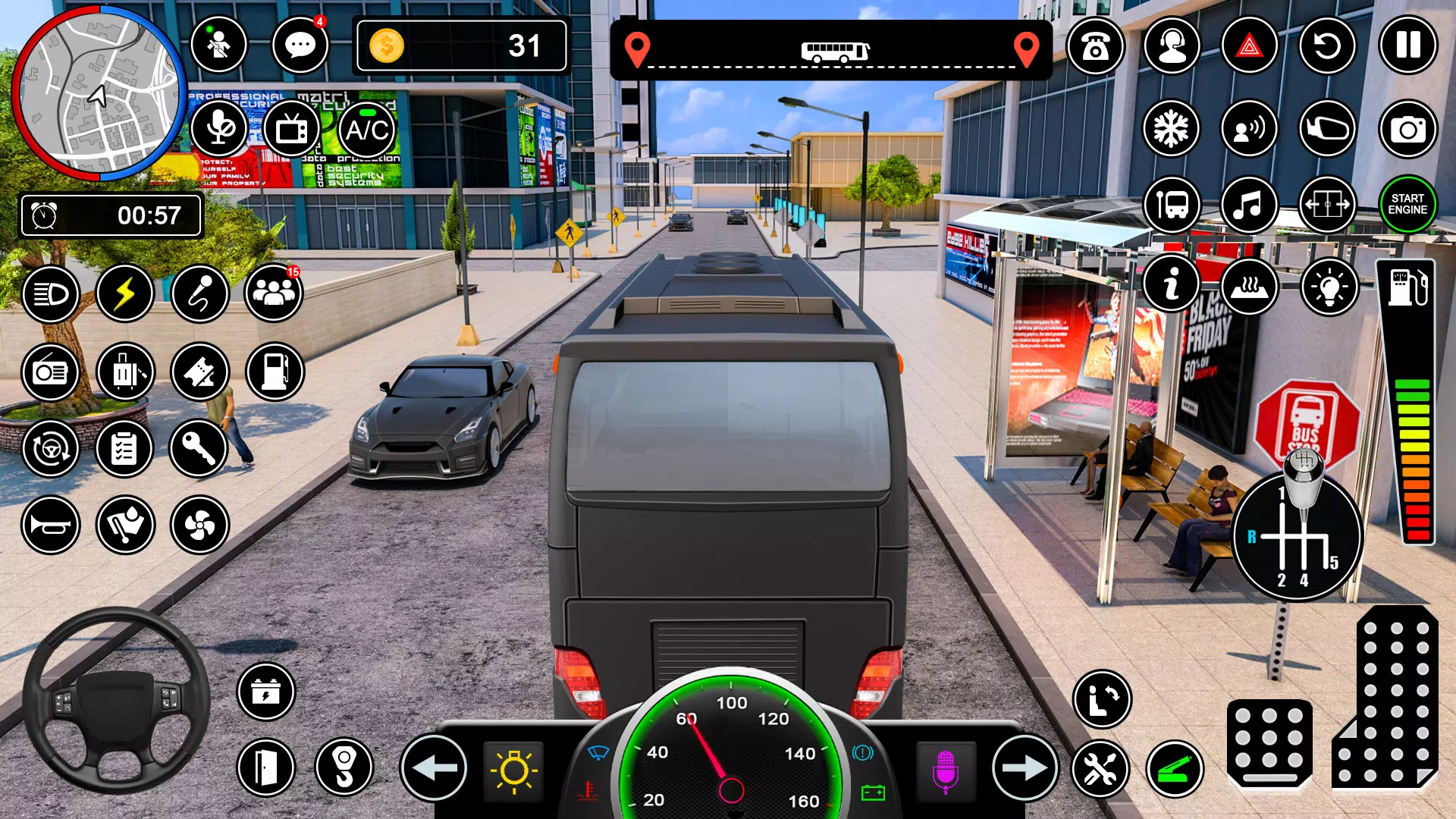Open the passengers group icon
Viewport: 1456px width, 819px height.
pyautogui.click(x=274, y=293)
